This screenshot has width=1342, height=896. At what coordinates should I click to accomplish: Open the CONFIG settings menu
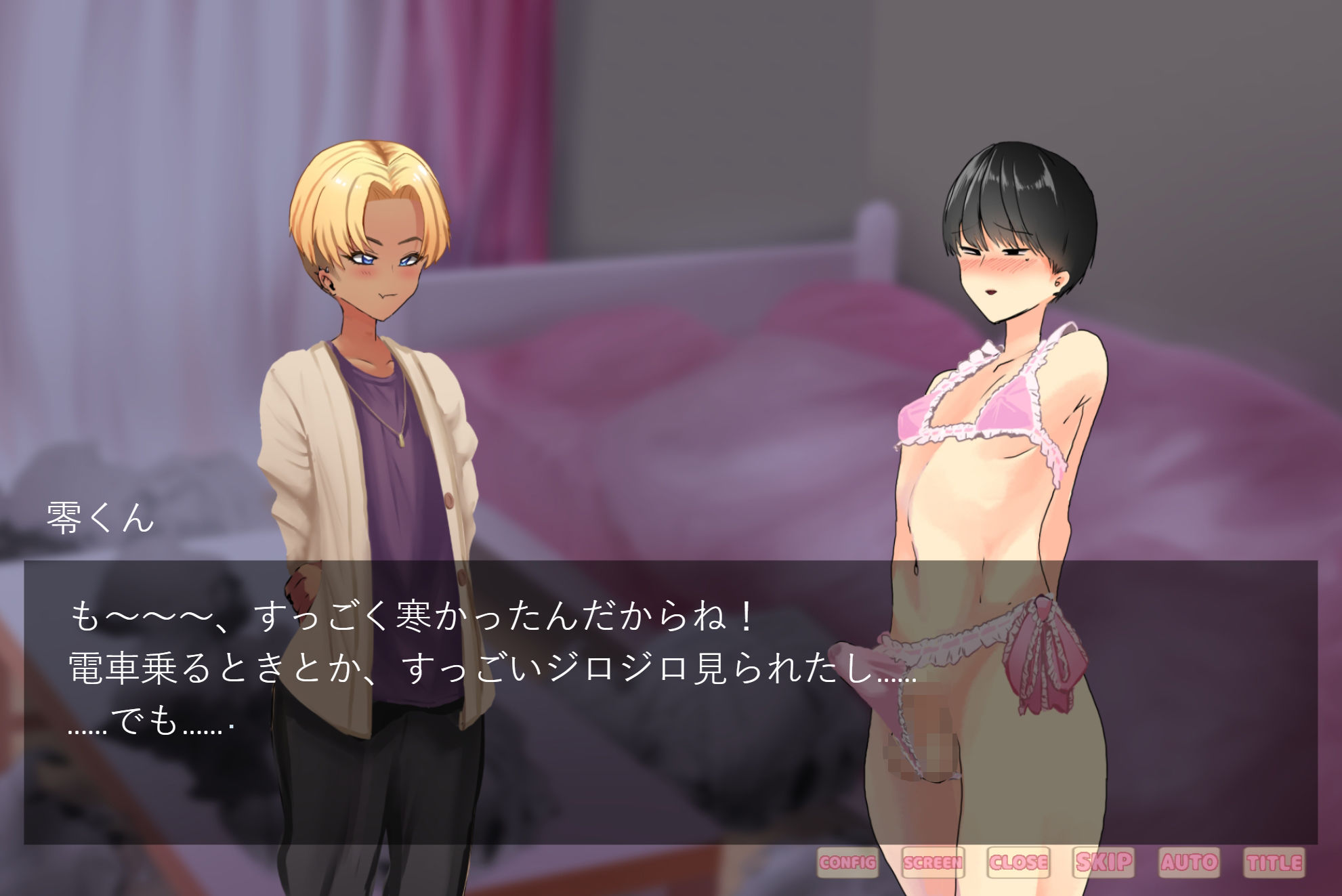coord(847,863)
